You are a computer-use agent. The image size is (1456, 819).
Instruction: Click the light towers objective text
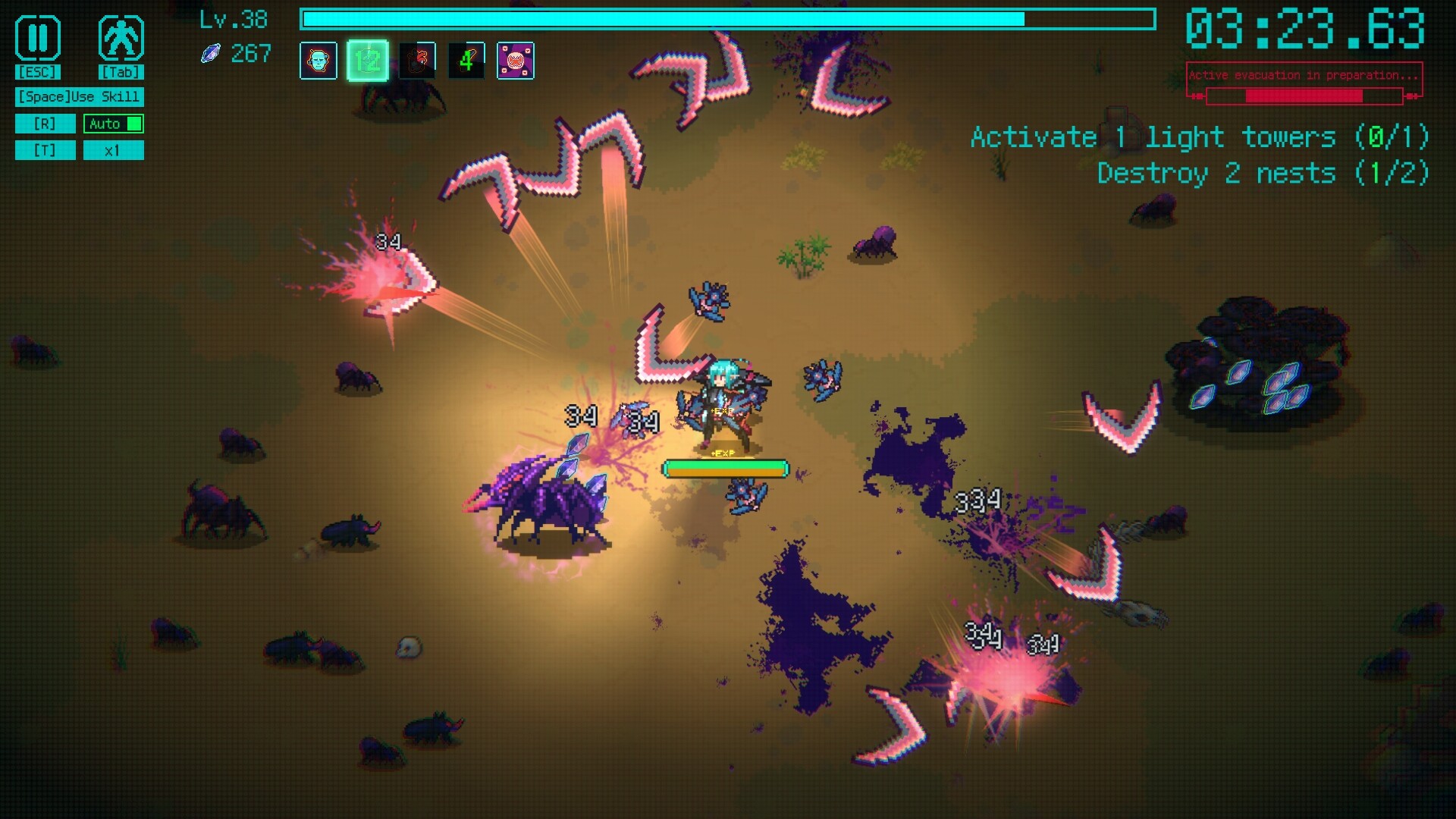coord(1200,137)
